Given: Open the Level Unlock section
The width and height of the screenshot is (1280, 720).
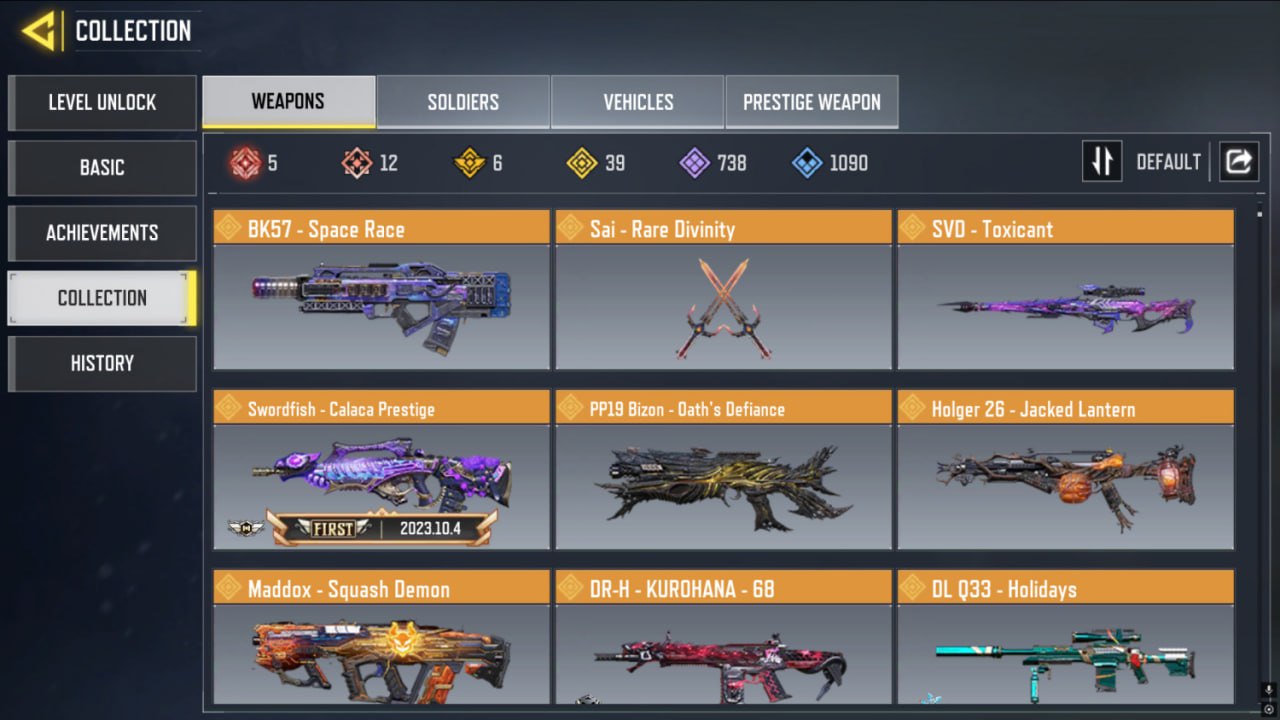Looking at the screenshot, I should click(102, 102).
